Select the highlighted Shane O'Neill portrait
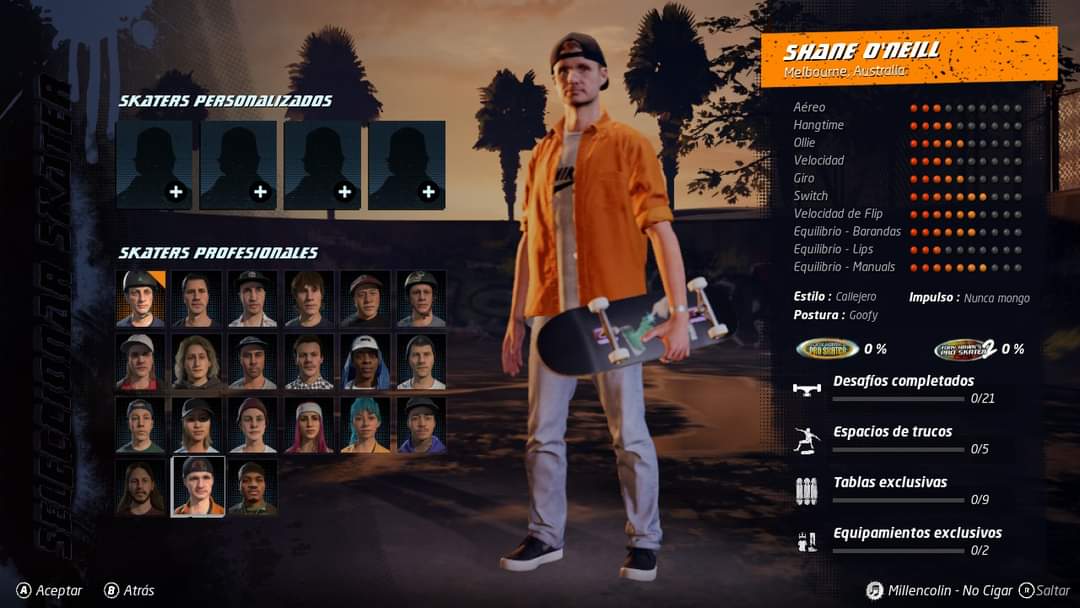 (197, 487)
